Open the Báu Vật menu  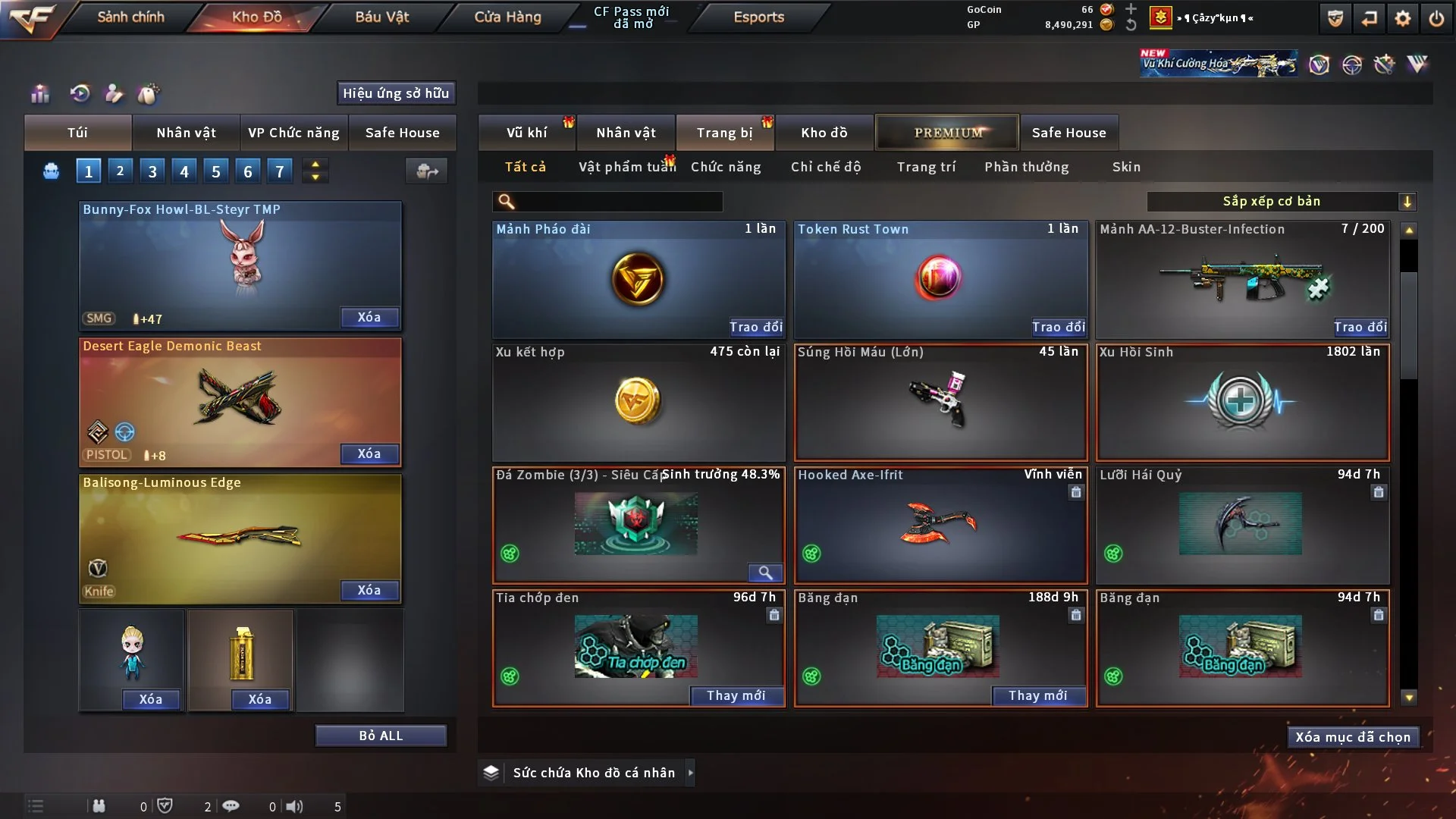pos(381,17)
